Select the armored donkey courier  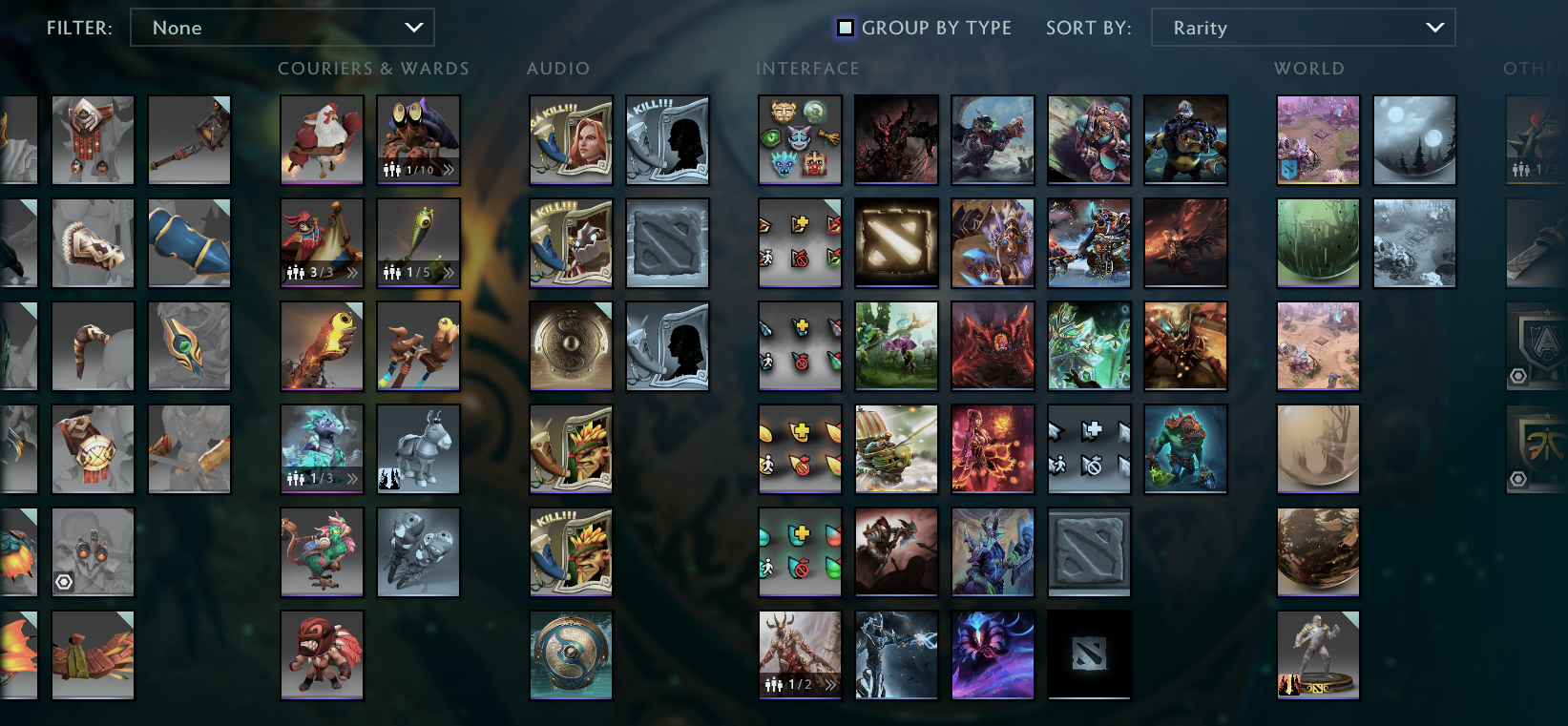(418, 449)
